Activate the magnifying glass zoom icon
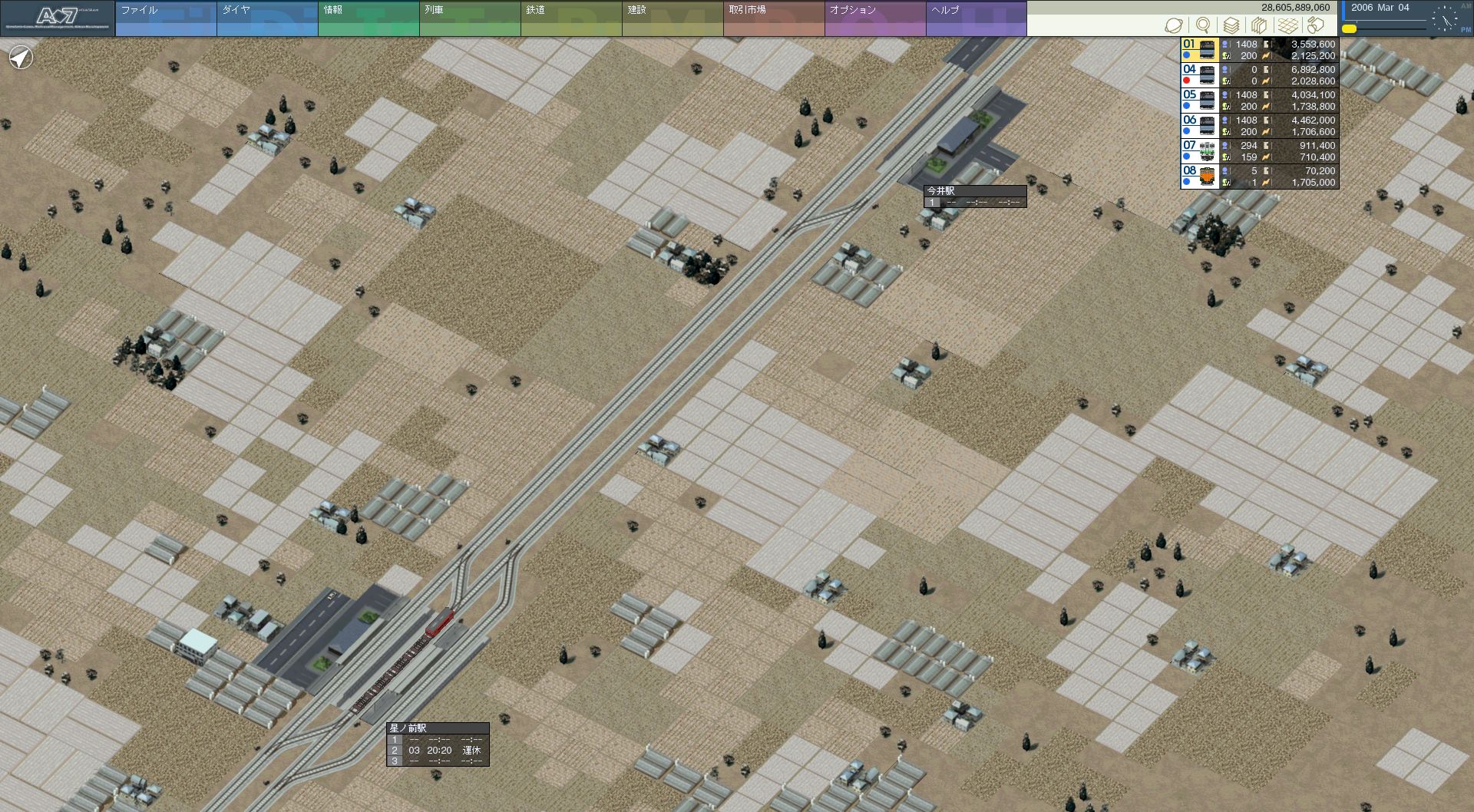 1203,25
